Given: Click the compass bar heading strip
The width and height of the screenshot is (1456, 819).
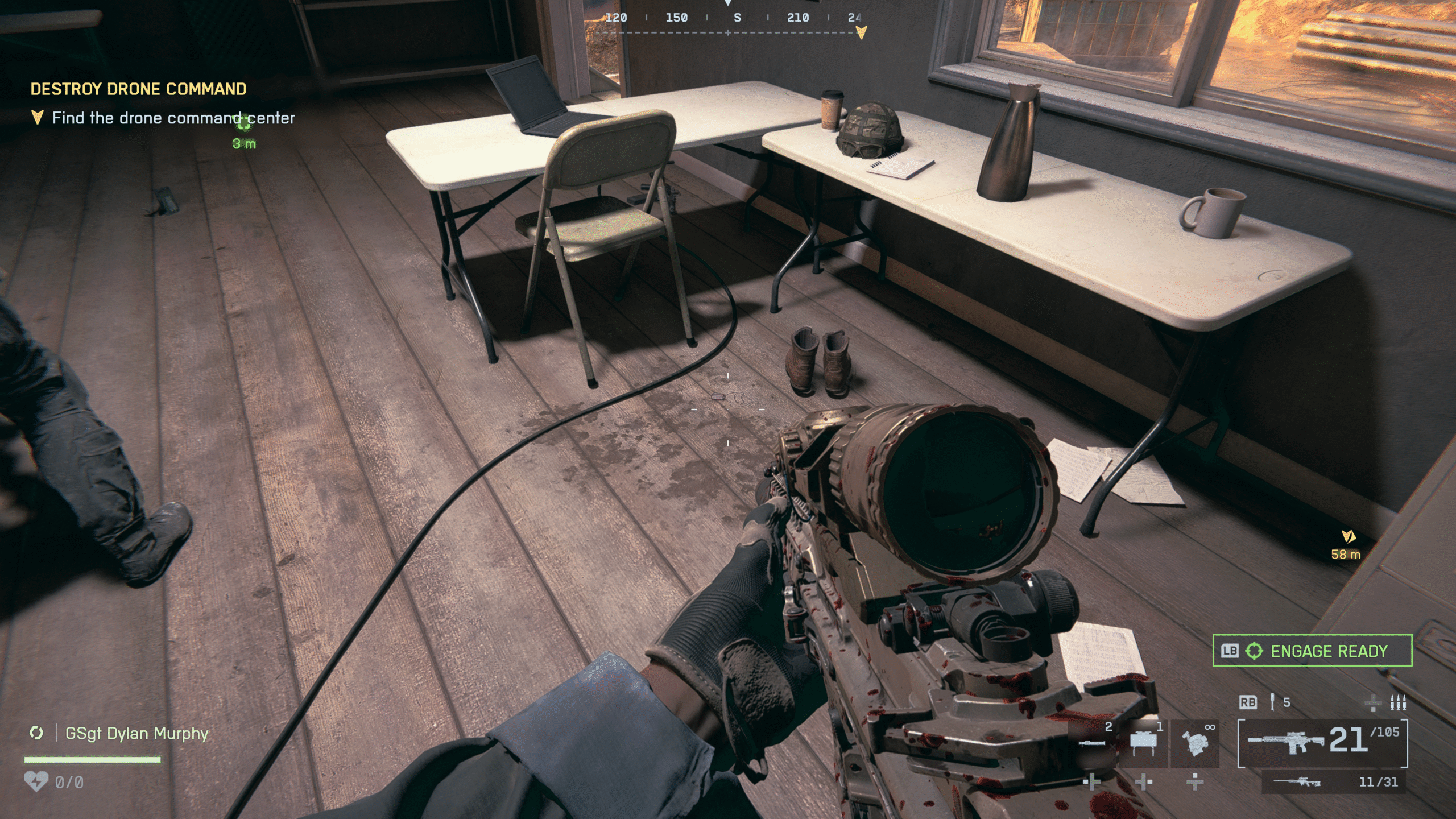Looking at the screenshot, I should [728, 18].
